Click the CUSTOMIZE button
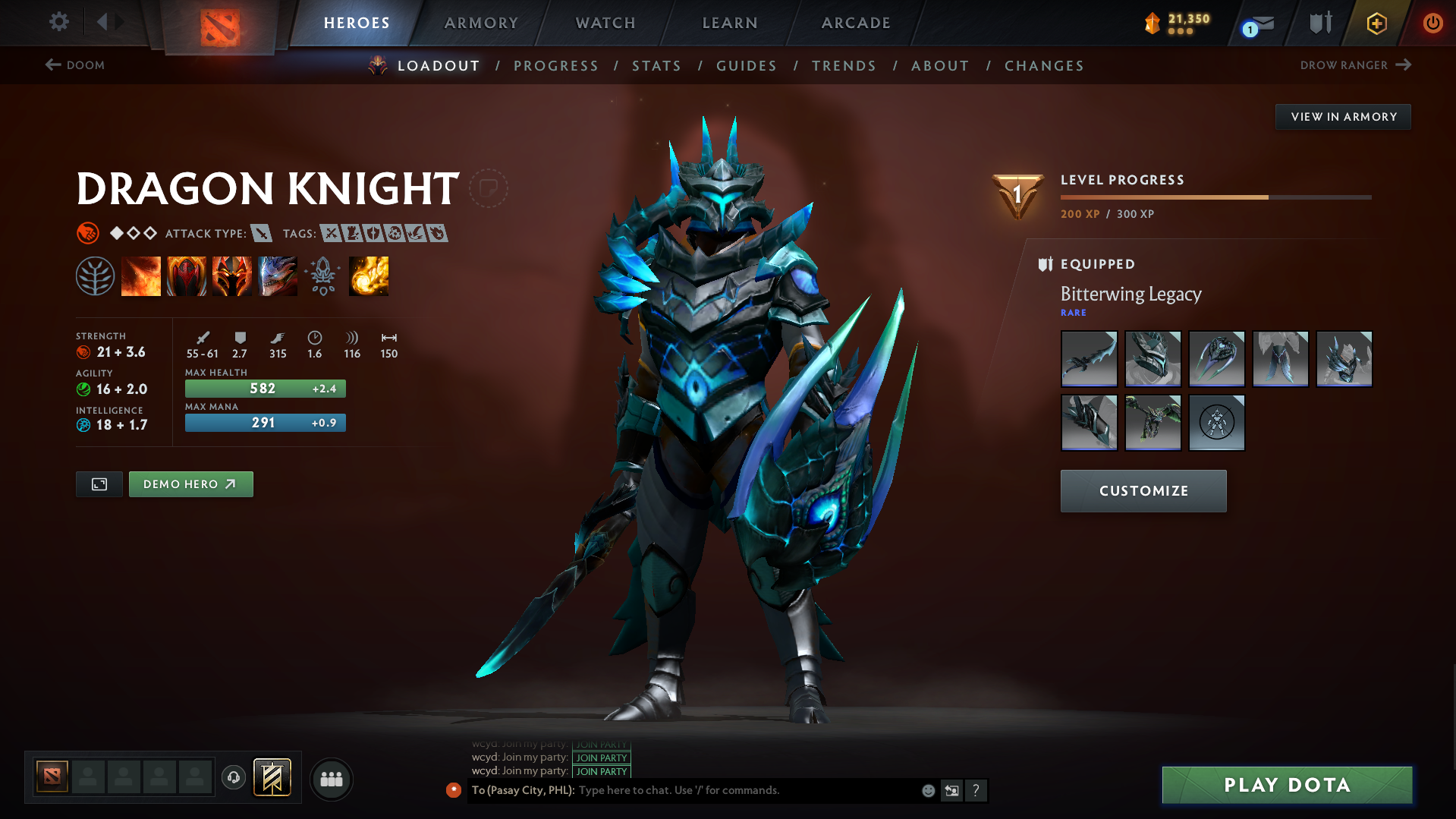This screenshot has height=819, width=1456. click(1143, 490)
